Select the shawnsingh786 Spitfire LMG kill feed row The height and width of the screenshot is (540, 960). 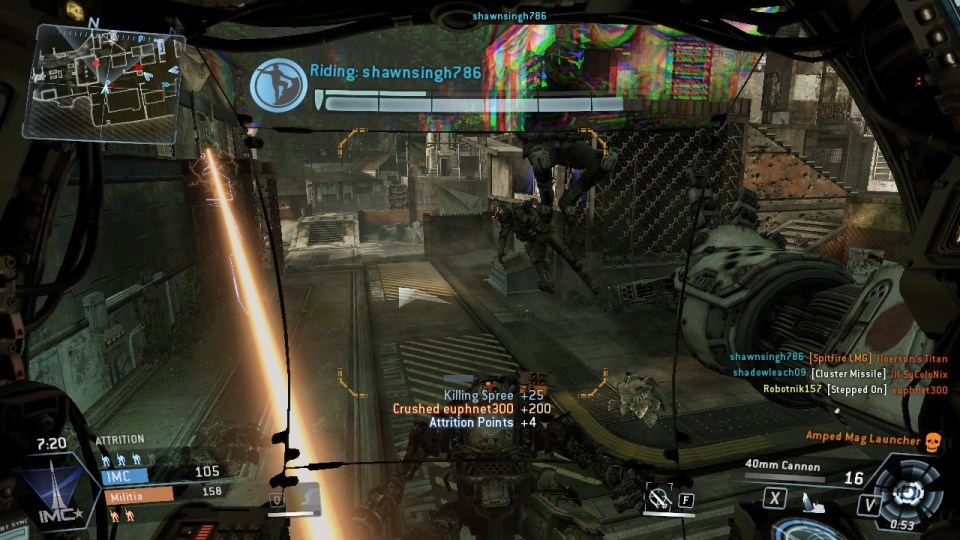point(838,357)
